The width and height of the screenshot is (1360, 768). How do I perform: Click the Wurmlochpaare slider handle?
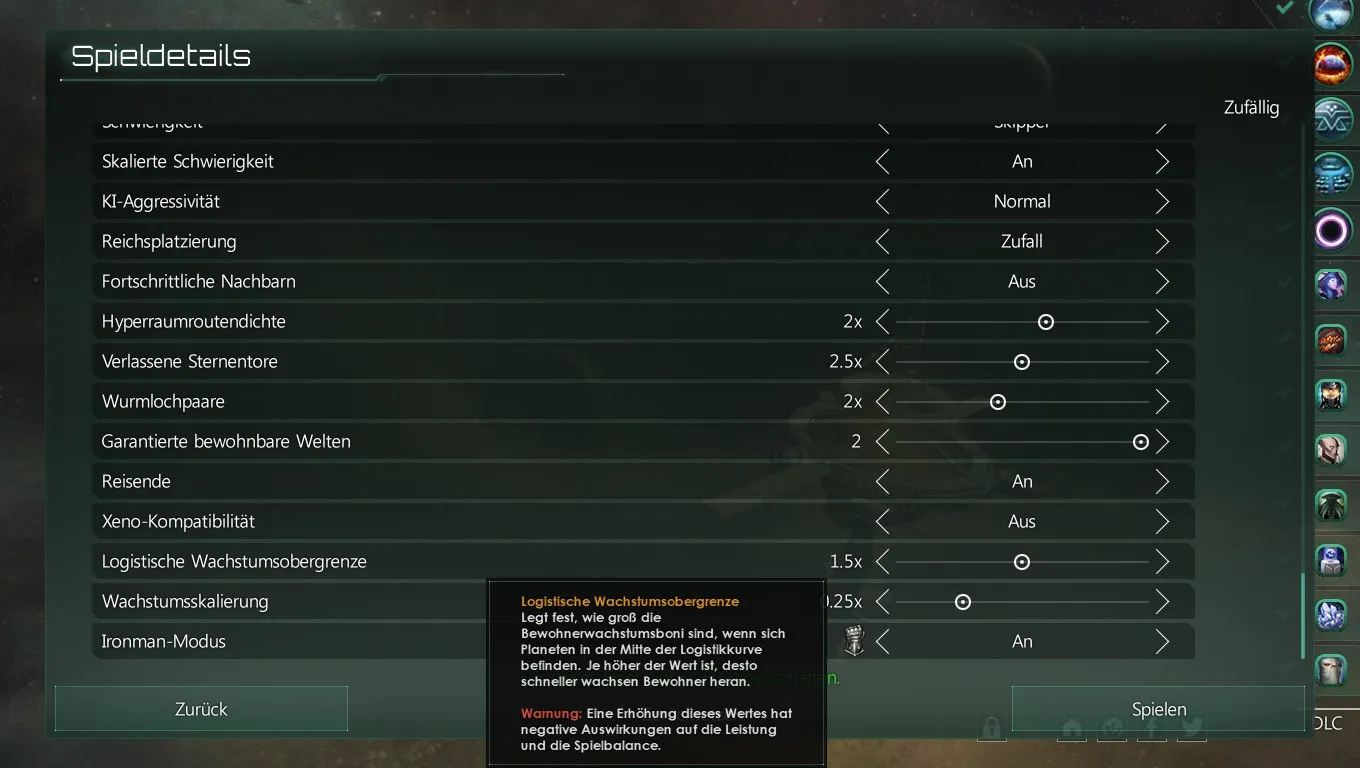click(998, 402)
